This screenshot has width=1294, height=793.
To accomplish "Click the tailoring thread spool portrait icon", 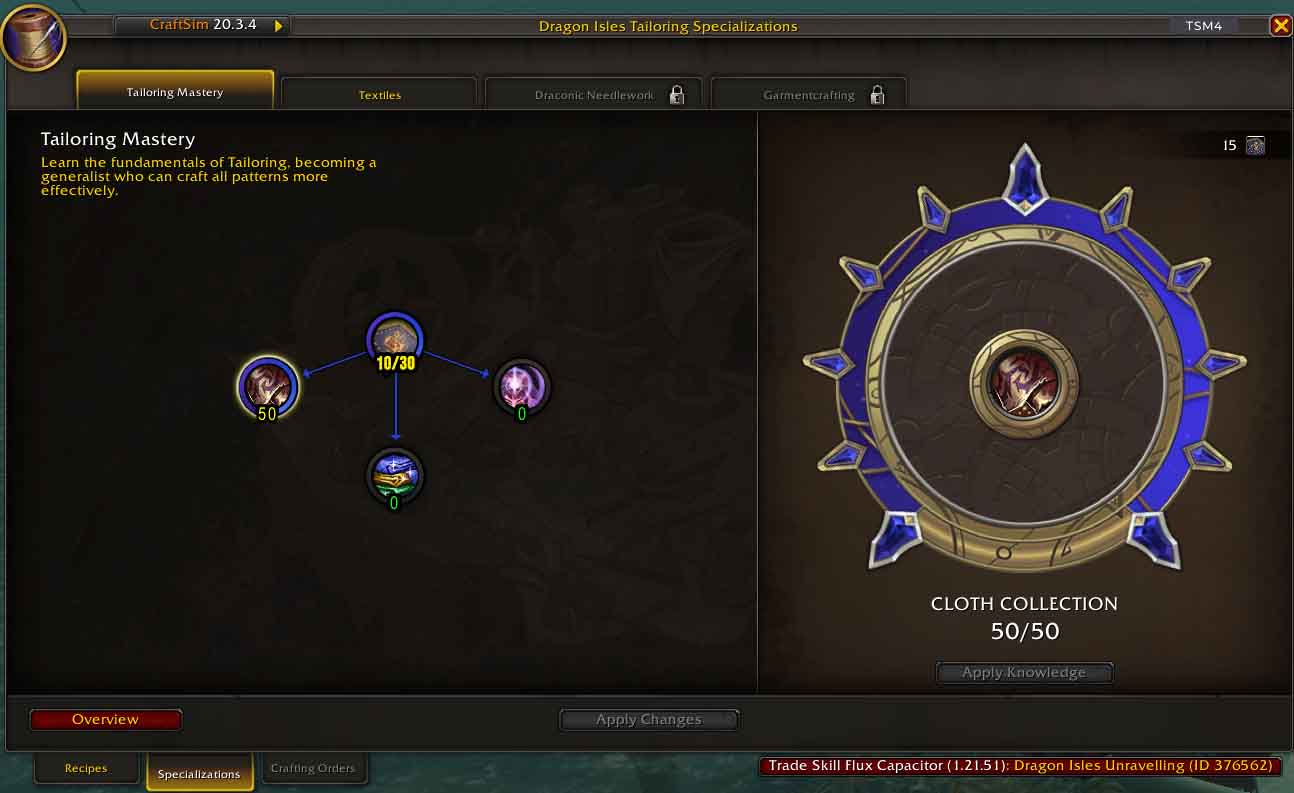I will (33, 38).
